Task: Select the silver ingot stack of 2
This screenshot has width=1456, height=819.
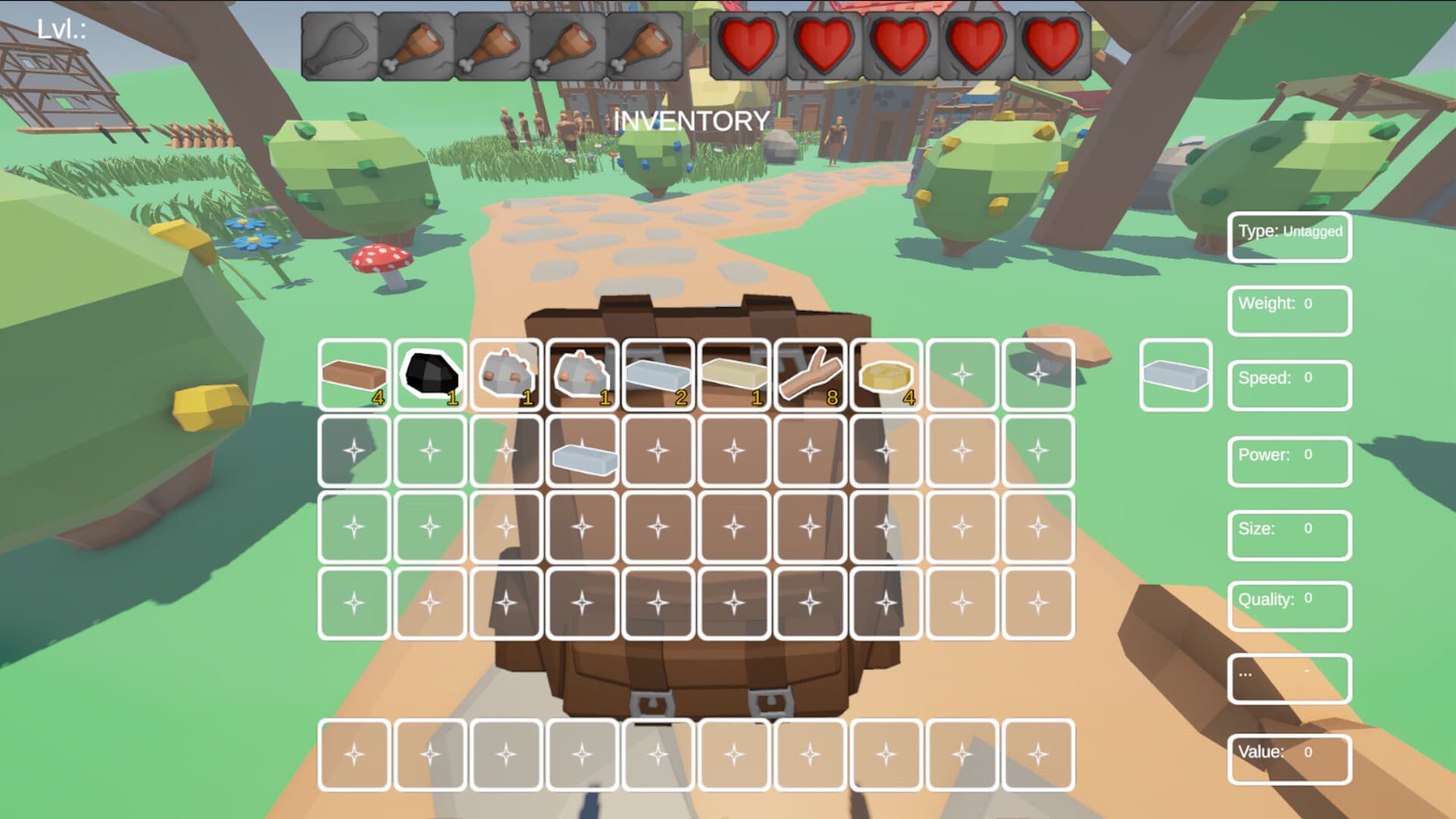Action: 658,373
